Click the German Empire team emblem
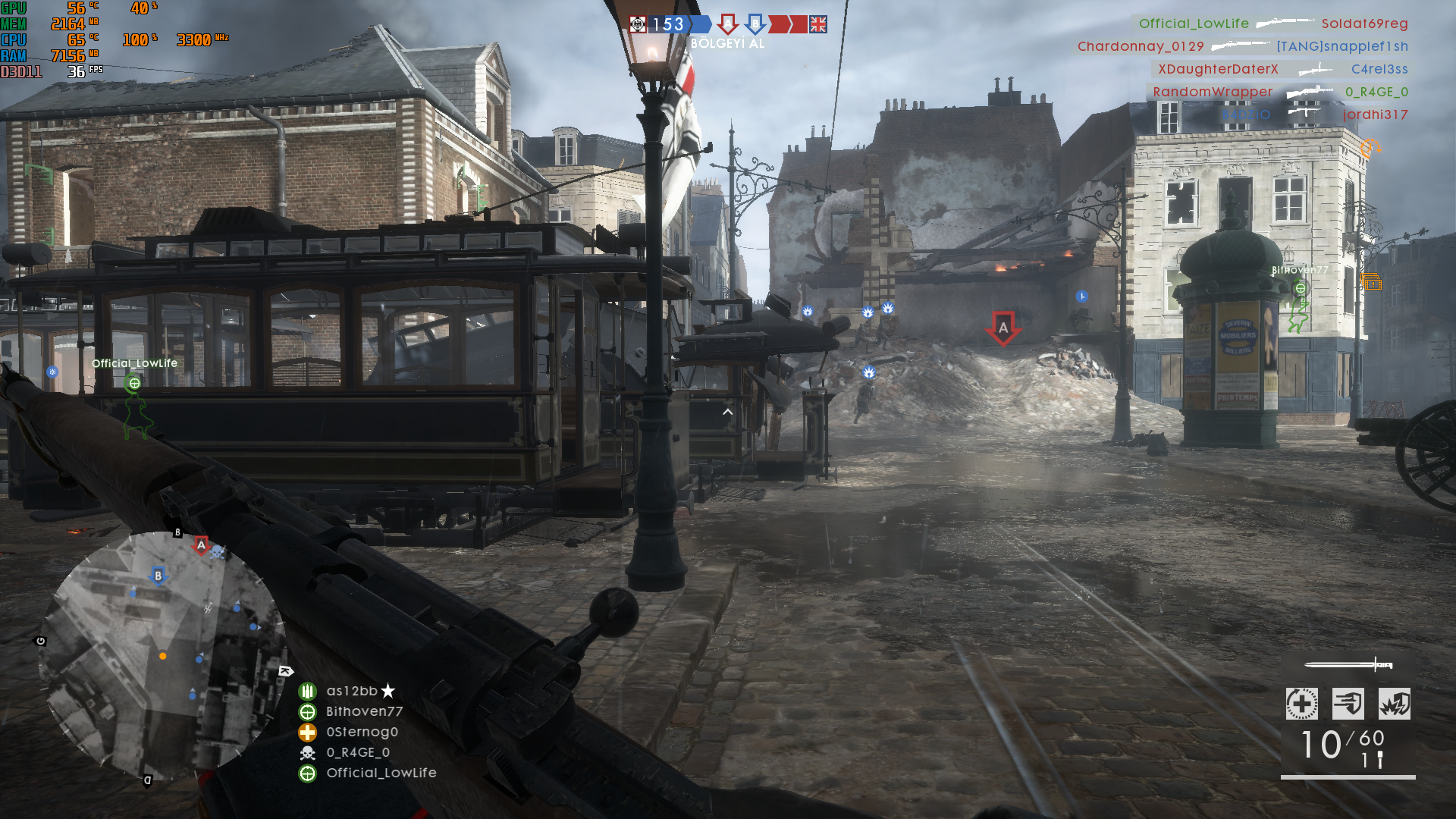This screenshot has width=1456, height=819. click(x=638, y=24)
